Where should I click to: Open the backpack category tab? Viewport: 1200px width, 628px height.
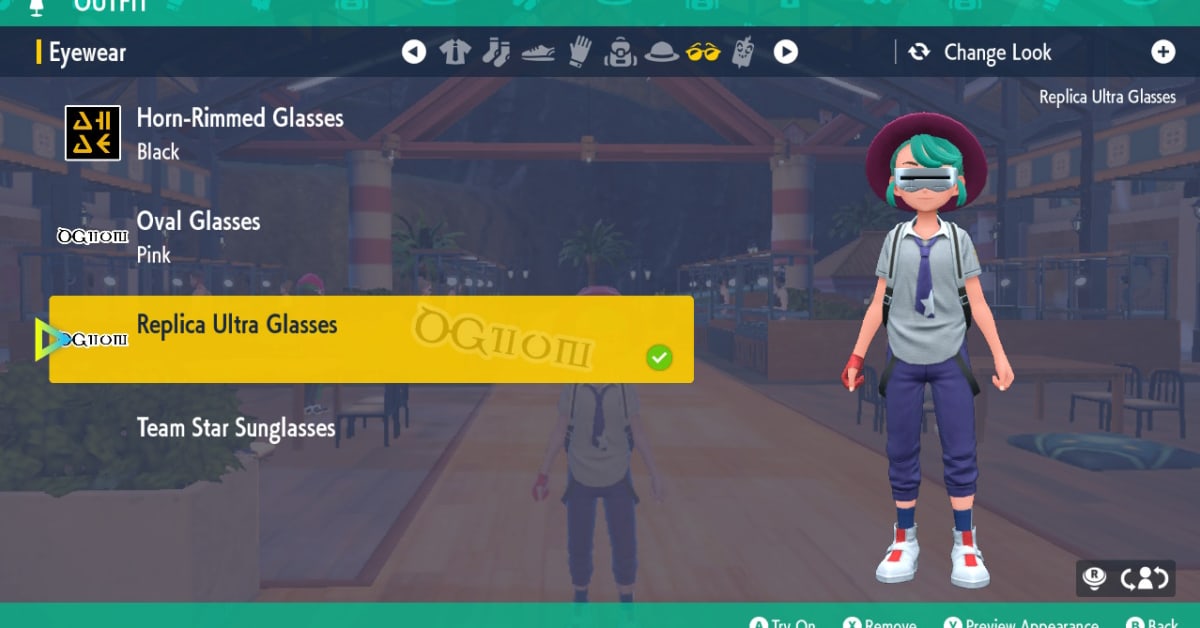620,52
